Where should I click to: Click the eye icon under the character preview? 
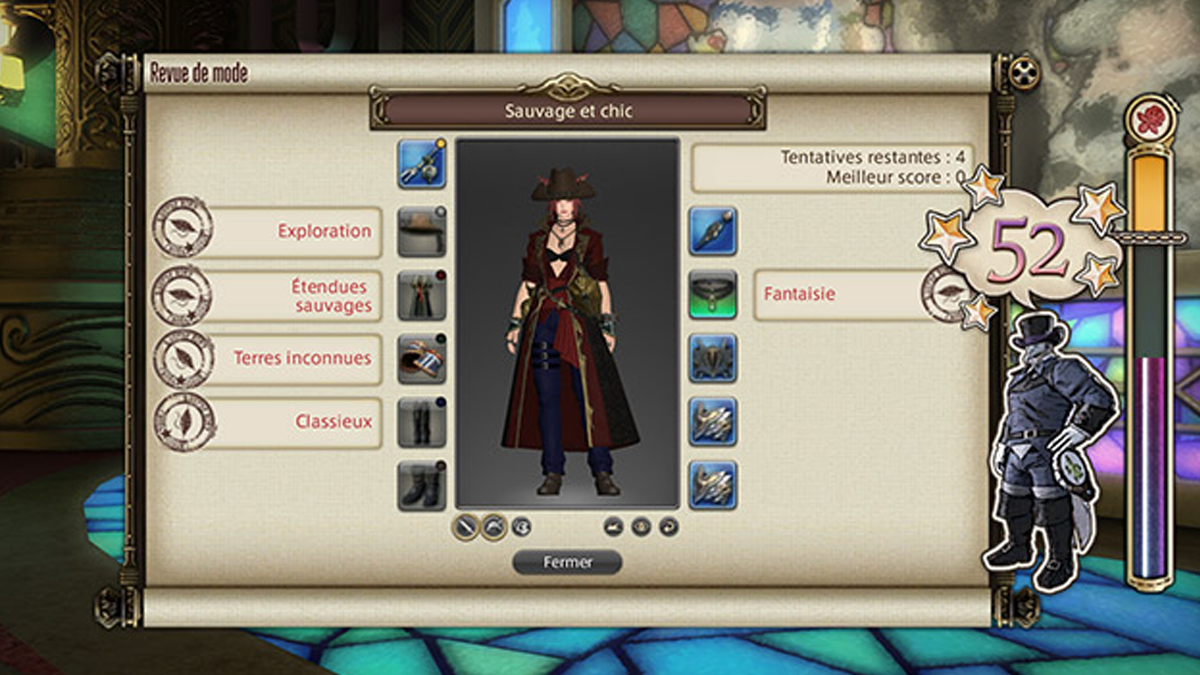pos(641,526)
